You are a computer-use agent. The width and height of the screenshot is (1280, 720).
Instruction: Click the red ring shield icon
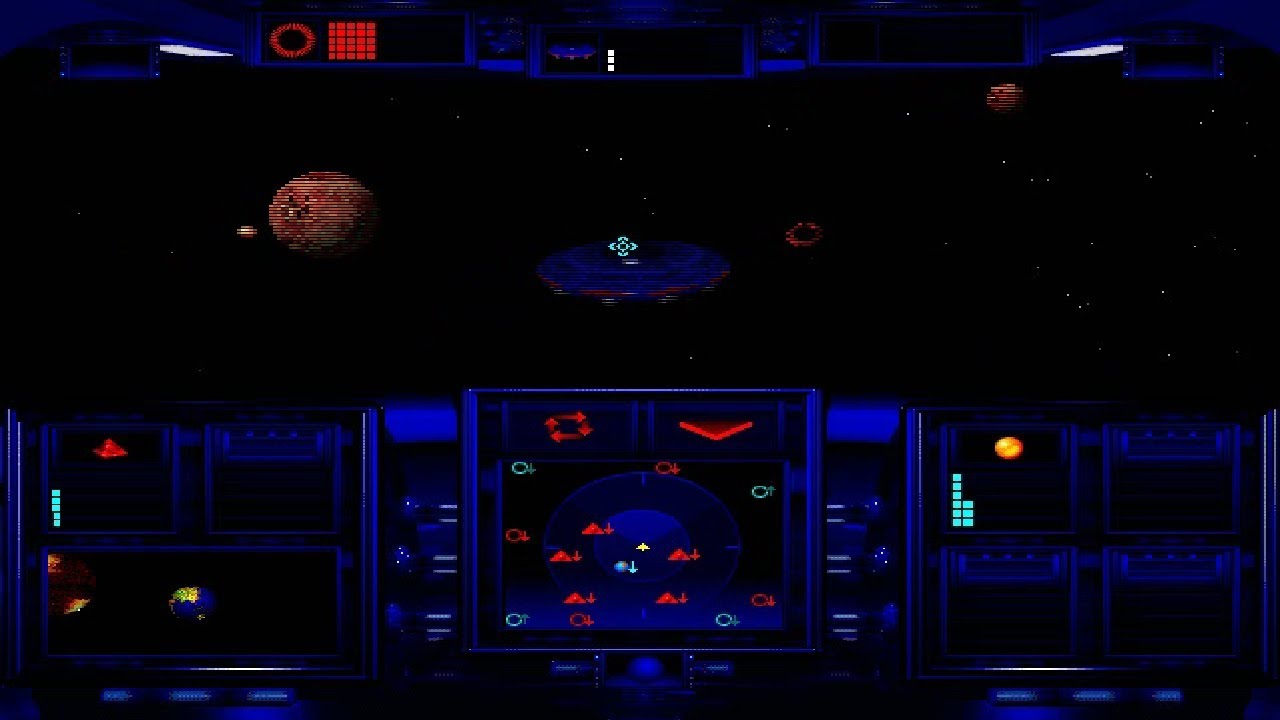pos(292,40)
